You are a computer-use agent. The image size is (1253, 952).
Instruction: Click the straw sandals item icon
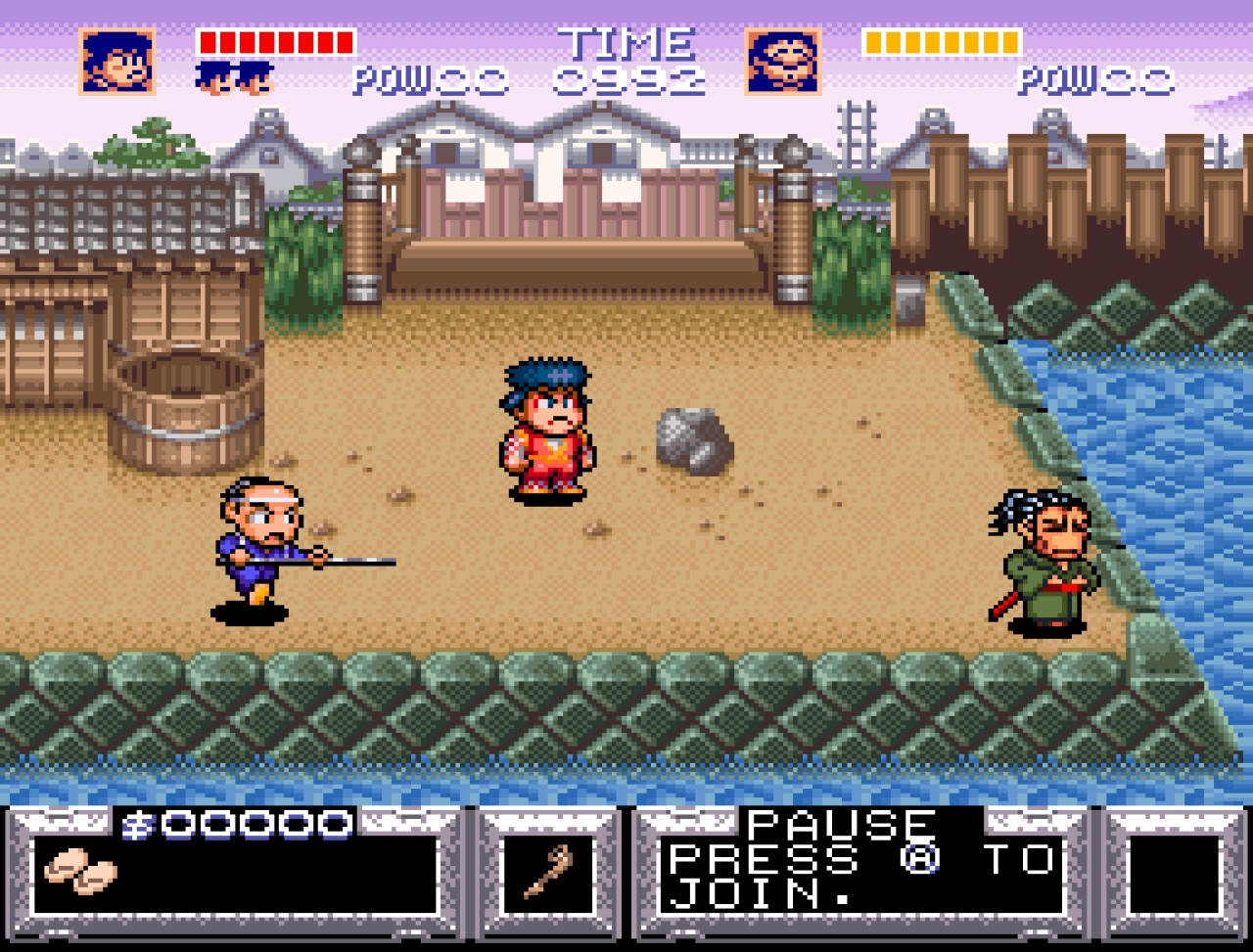click(79, 871)
